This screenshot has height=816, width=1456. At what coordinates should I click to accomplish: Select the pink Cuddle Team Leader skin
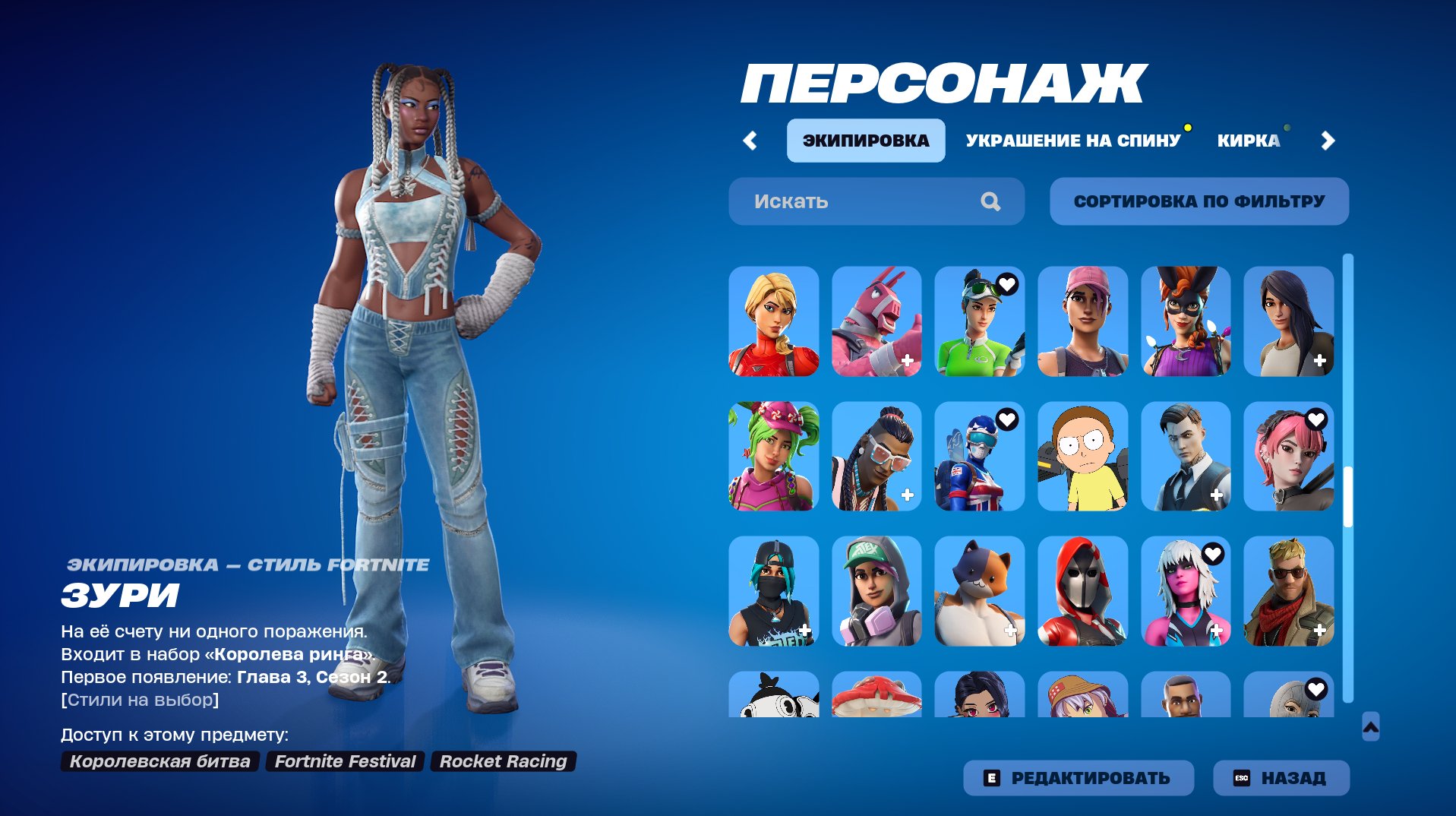point(876,322)
